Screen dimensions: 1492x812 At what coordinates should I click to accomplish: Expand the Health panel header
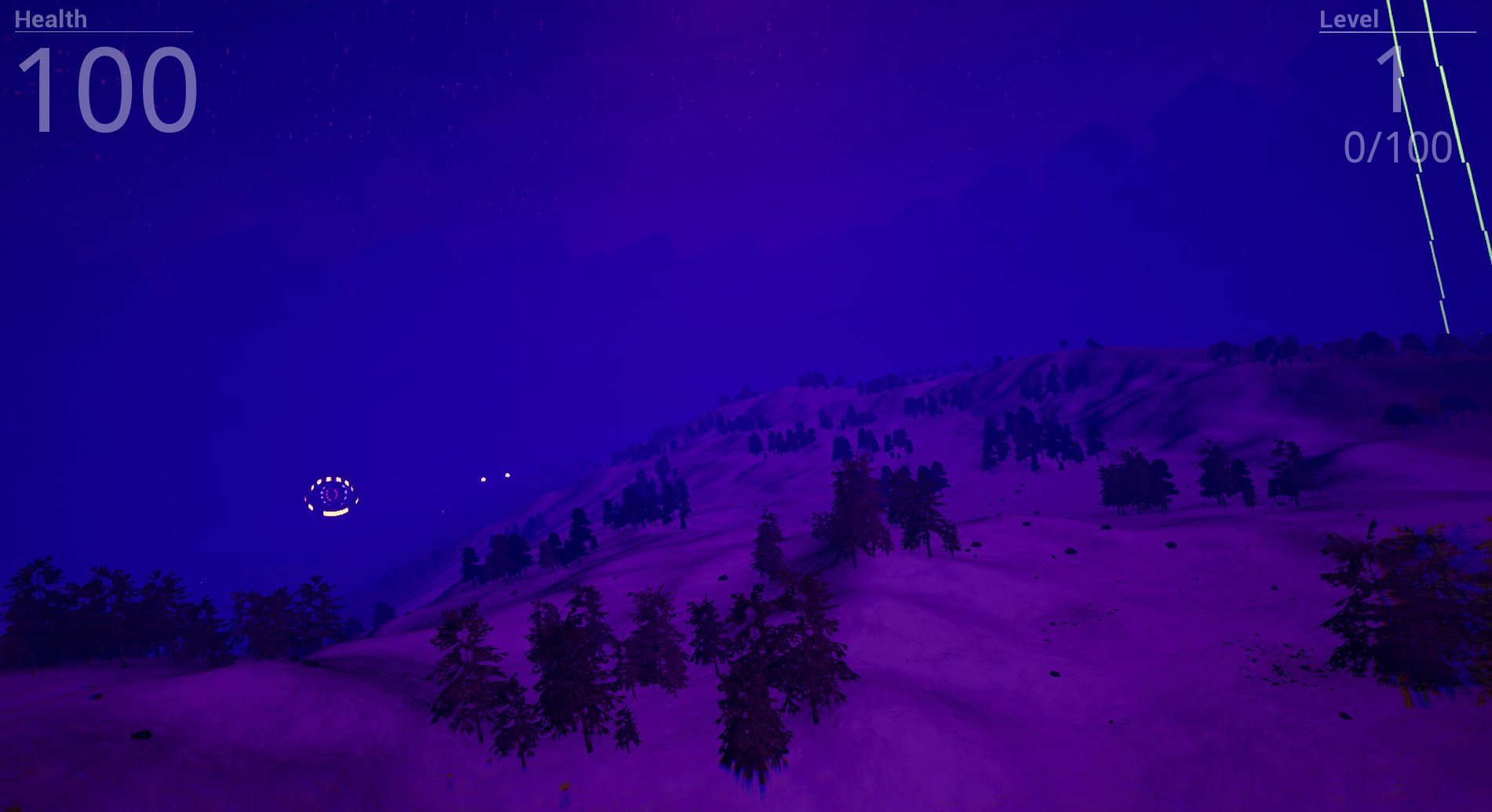[49, 19]
